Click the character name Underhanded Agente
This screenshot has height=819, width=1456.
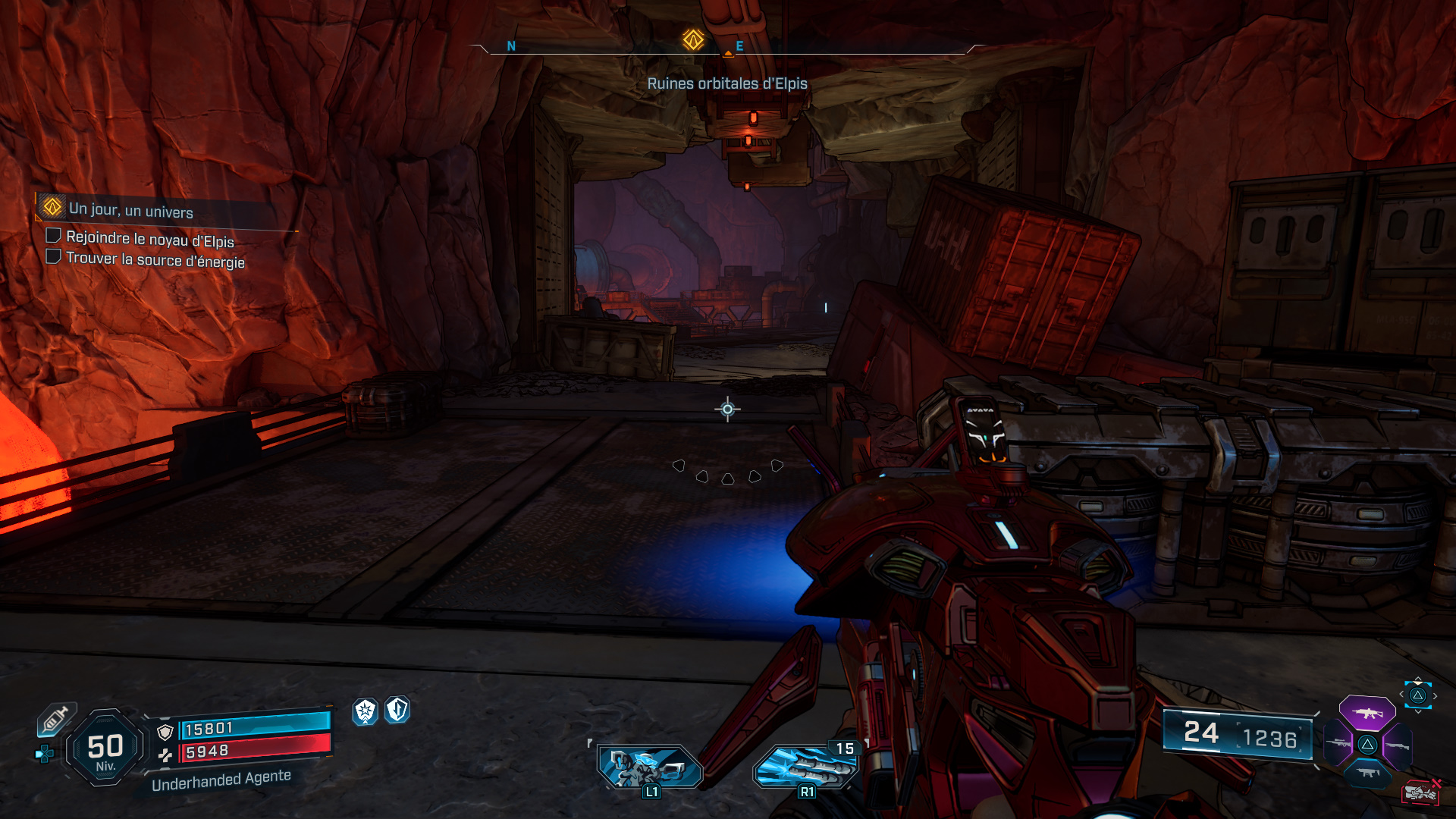[221, 781]
